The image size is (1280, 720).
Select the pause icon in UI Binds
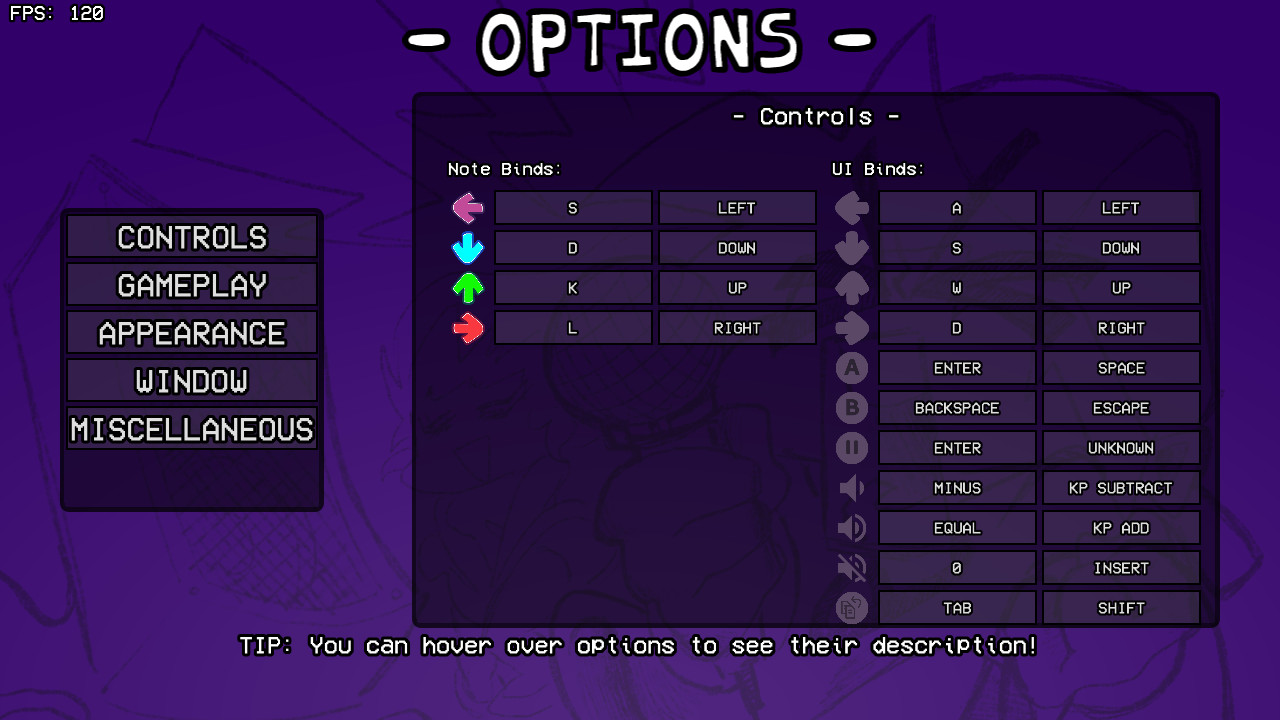pos(851,447)
